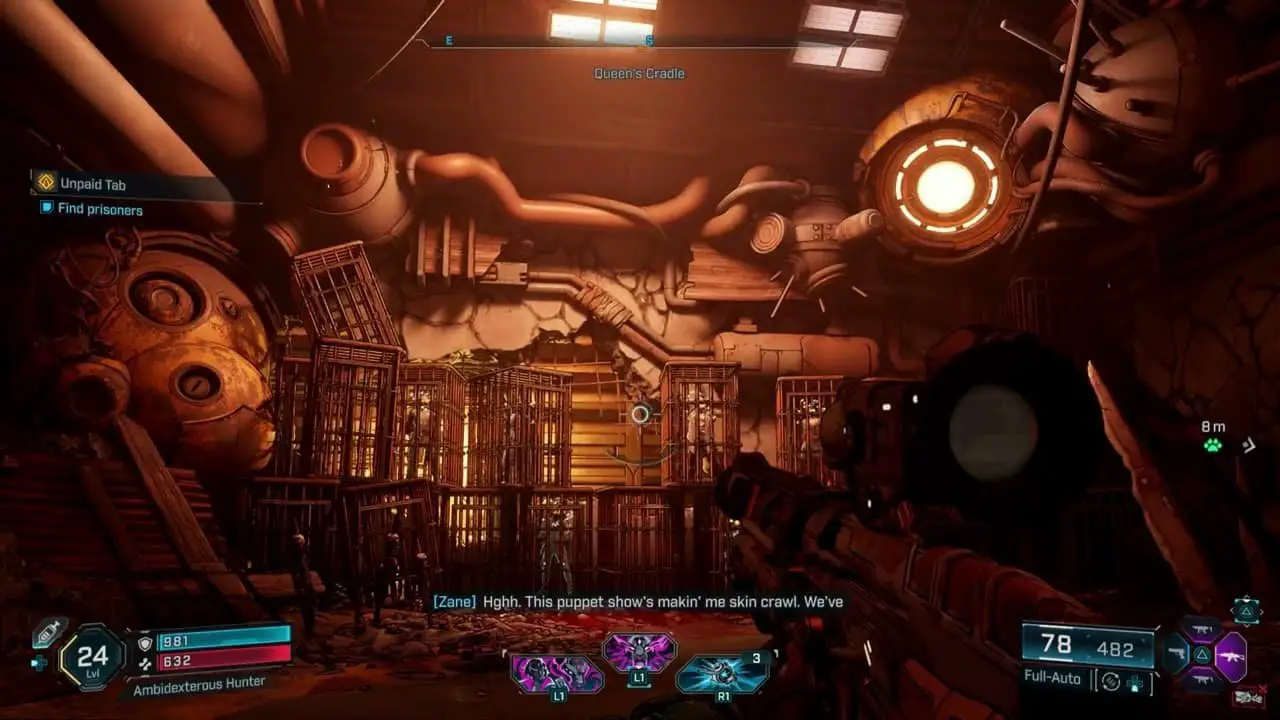1280x720 pixels.
Task: Open the Unpaid Tab quest tracker
Action: pyautogui.click(x=91, y=184)
